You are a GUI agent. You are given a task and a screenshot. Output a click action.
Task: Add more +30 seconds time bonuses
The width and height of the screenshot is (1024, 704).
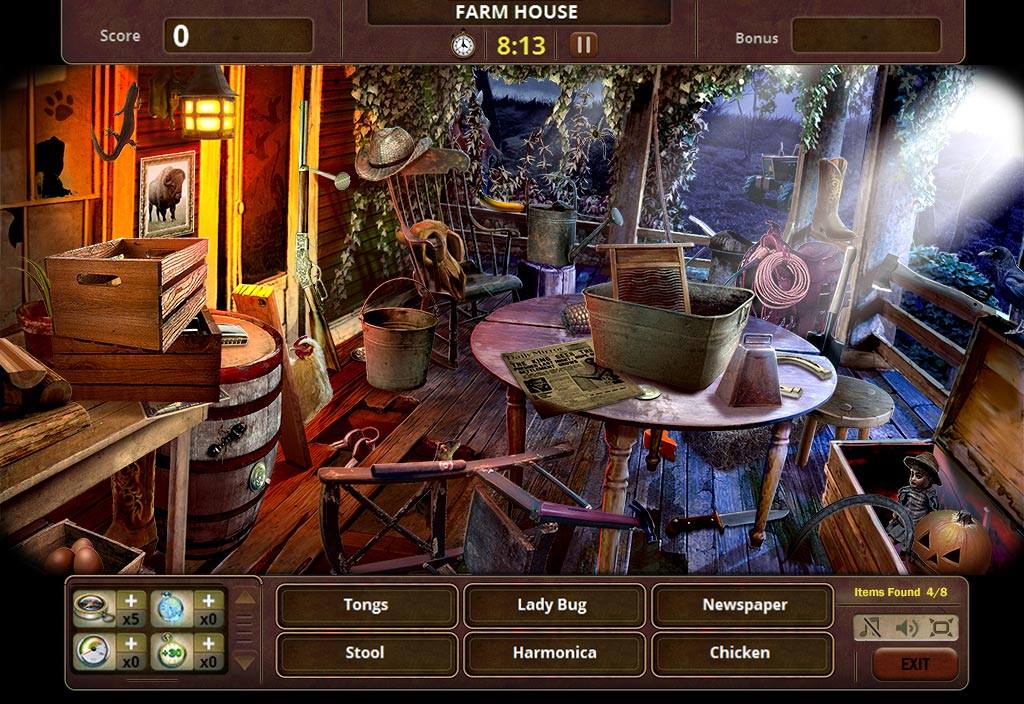coord(208,644)
